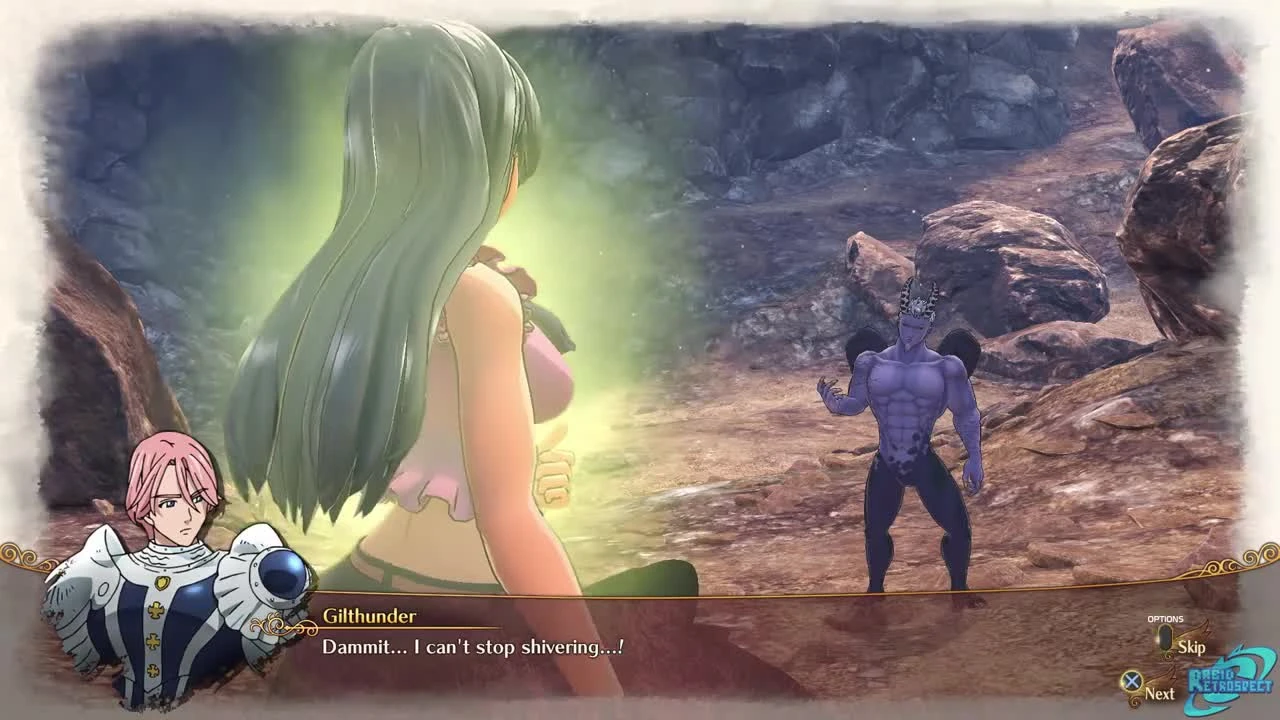This screenshot has height=720, width=1280.
Task: Click the Gilthunder nameplate banner
Action: click(x=373, y=617)
